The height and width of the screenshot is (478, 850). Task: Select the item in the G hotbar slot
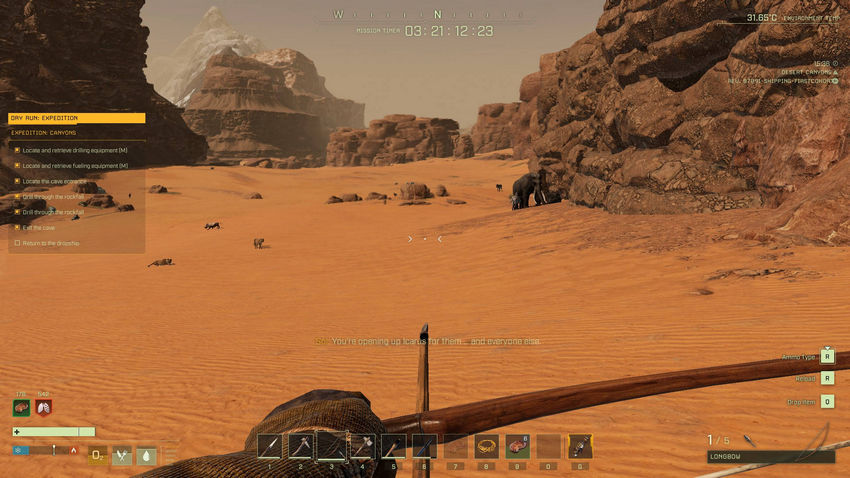pos(580,446)
